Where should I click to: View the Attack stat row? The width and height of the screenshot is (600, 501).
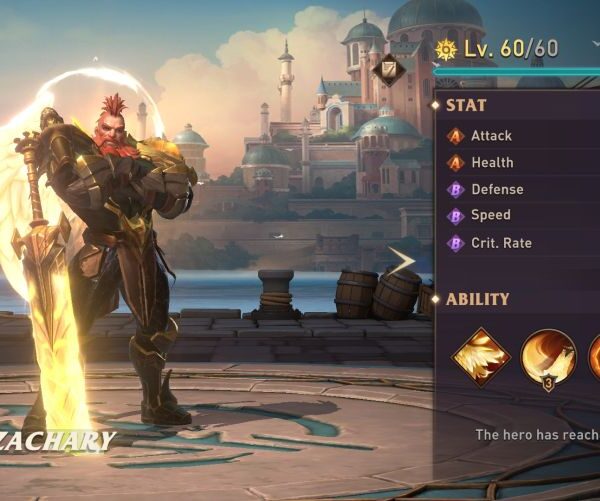[x=491, y=136]
